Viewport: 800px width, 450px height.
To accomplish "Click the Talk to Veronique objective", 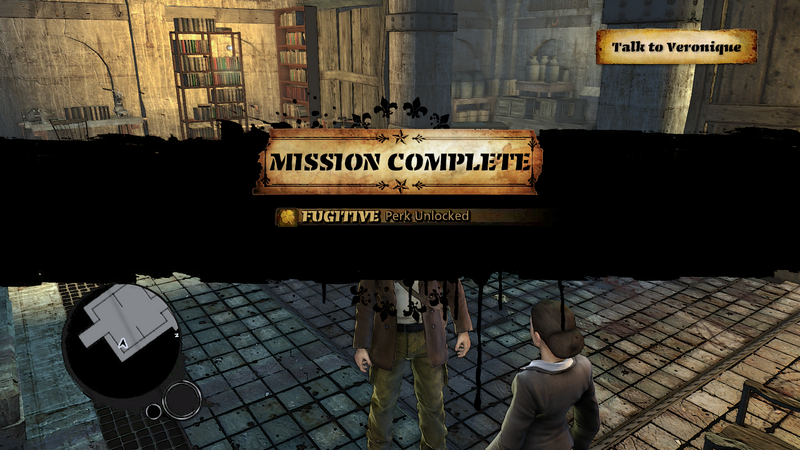I will [x=676, y=47].
